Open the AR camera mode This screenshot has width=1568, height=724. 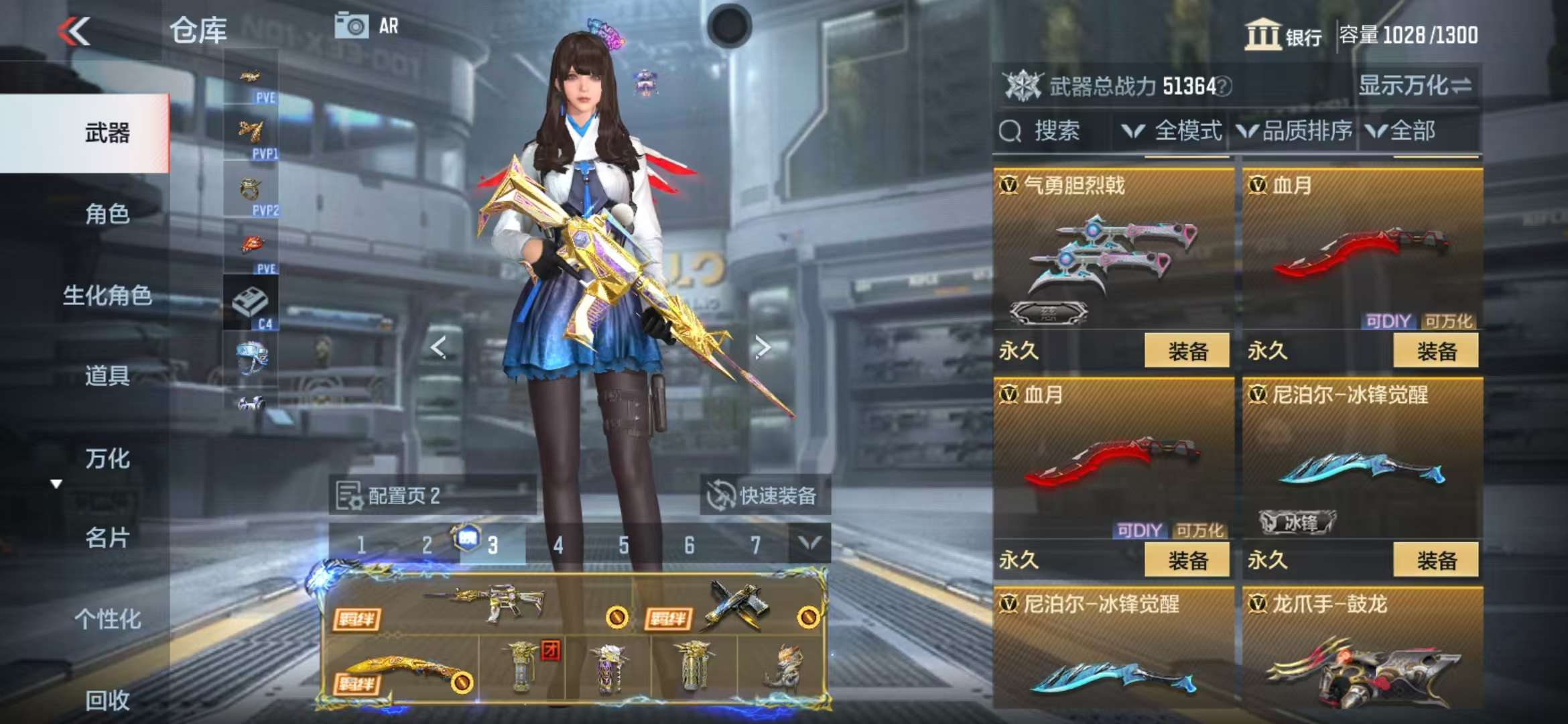(x=366, y=27)
